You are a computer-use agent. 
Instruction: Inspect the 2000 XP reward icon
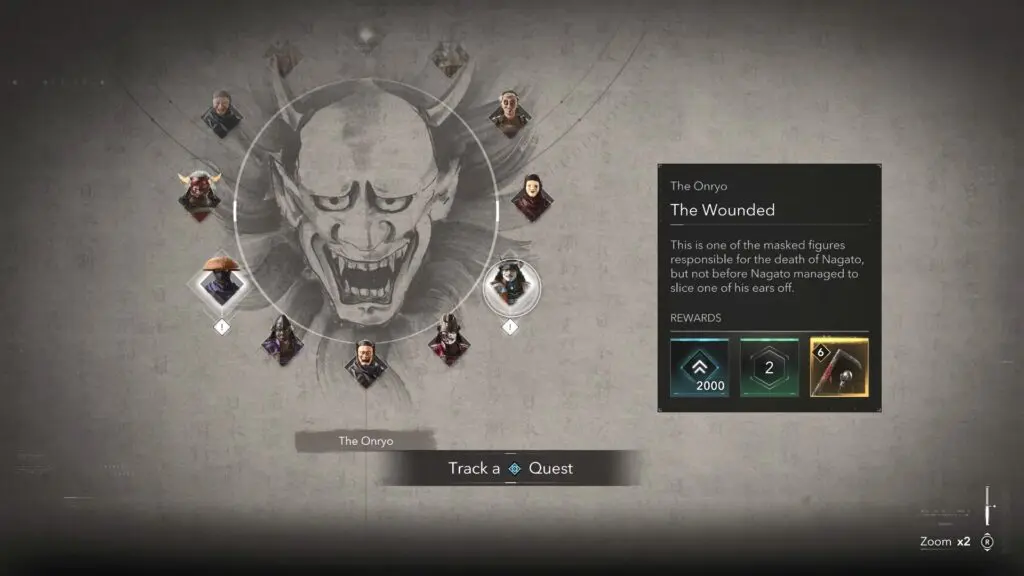tap(698, 368)
